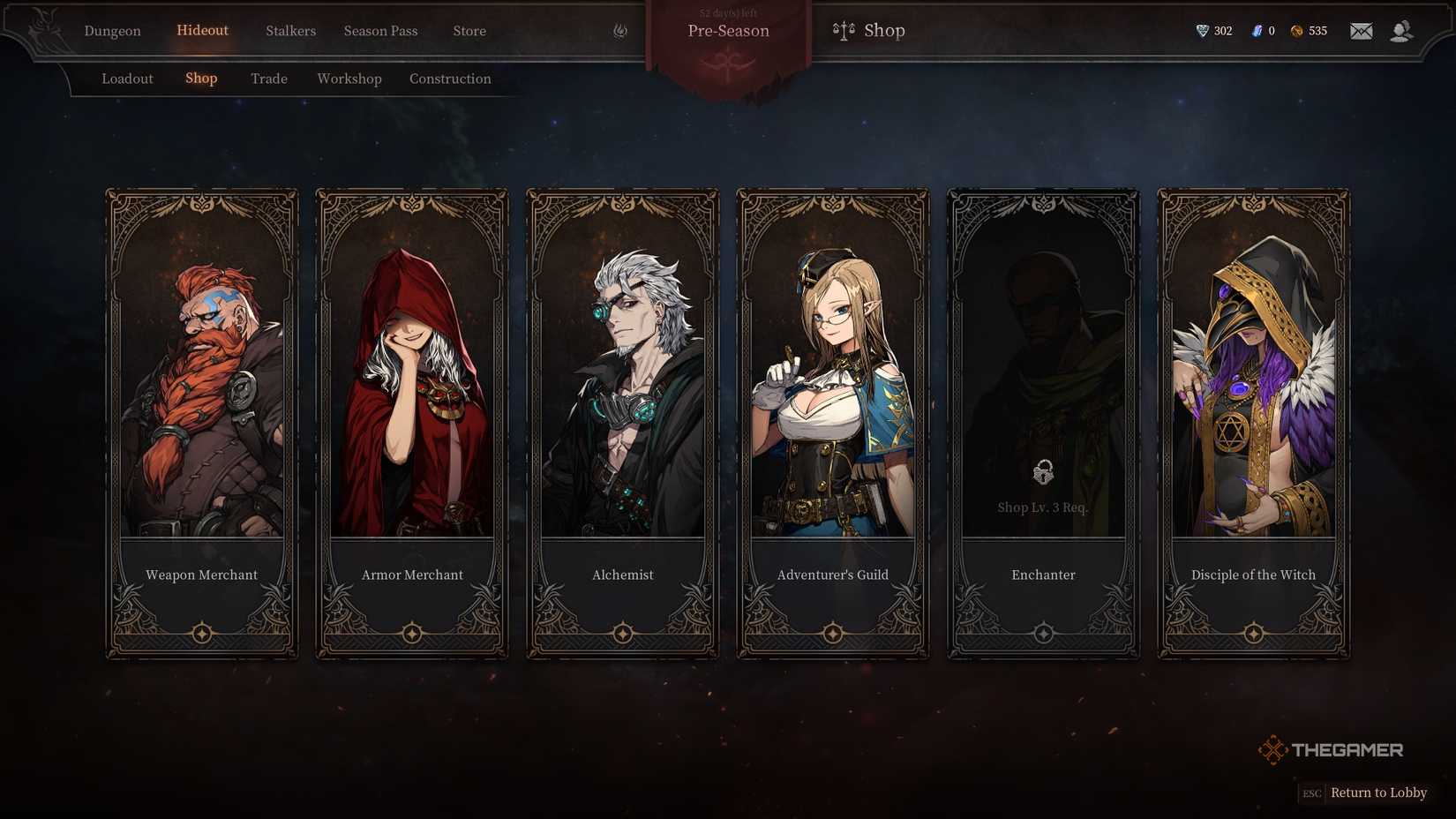Switch to the Workshop sub-tab
Screen dimensions: 1456x819
[x=349, y=79]
